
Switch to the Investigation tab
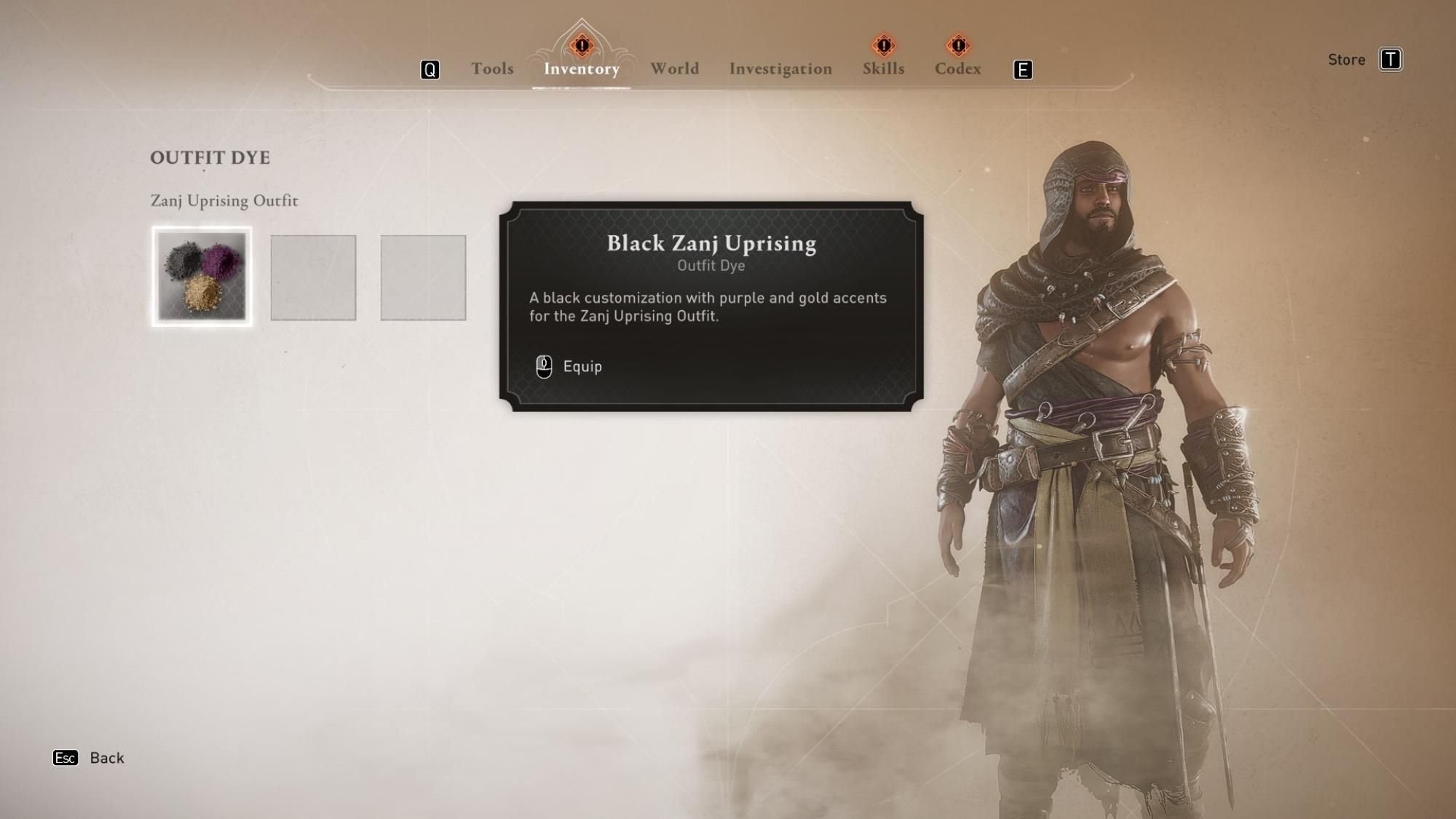click(780, 68)
